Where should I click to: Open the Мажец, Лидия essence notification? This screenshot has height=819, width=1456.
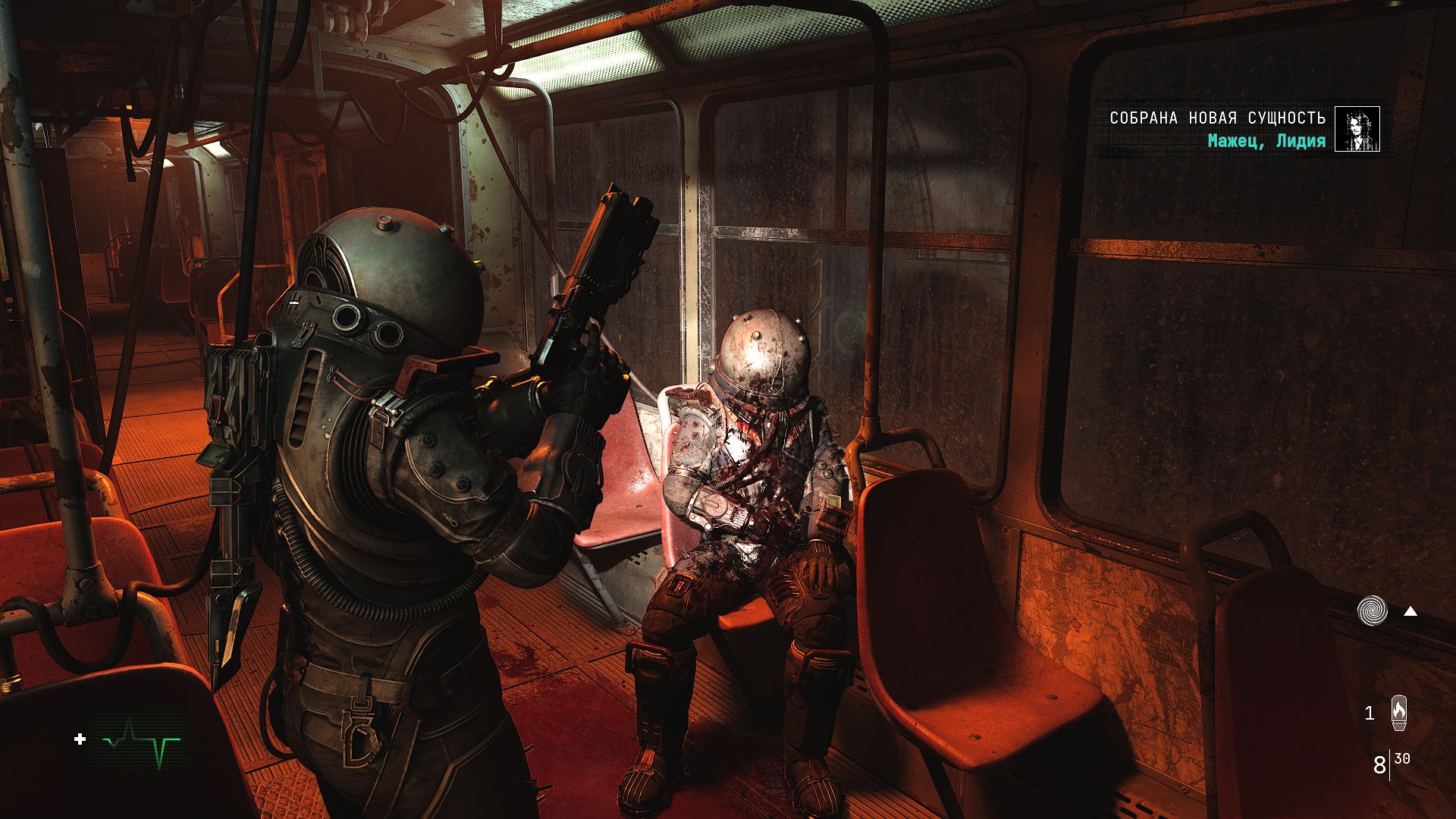coord(1266,141)
